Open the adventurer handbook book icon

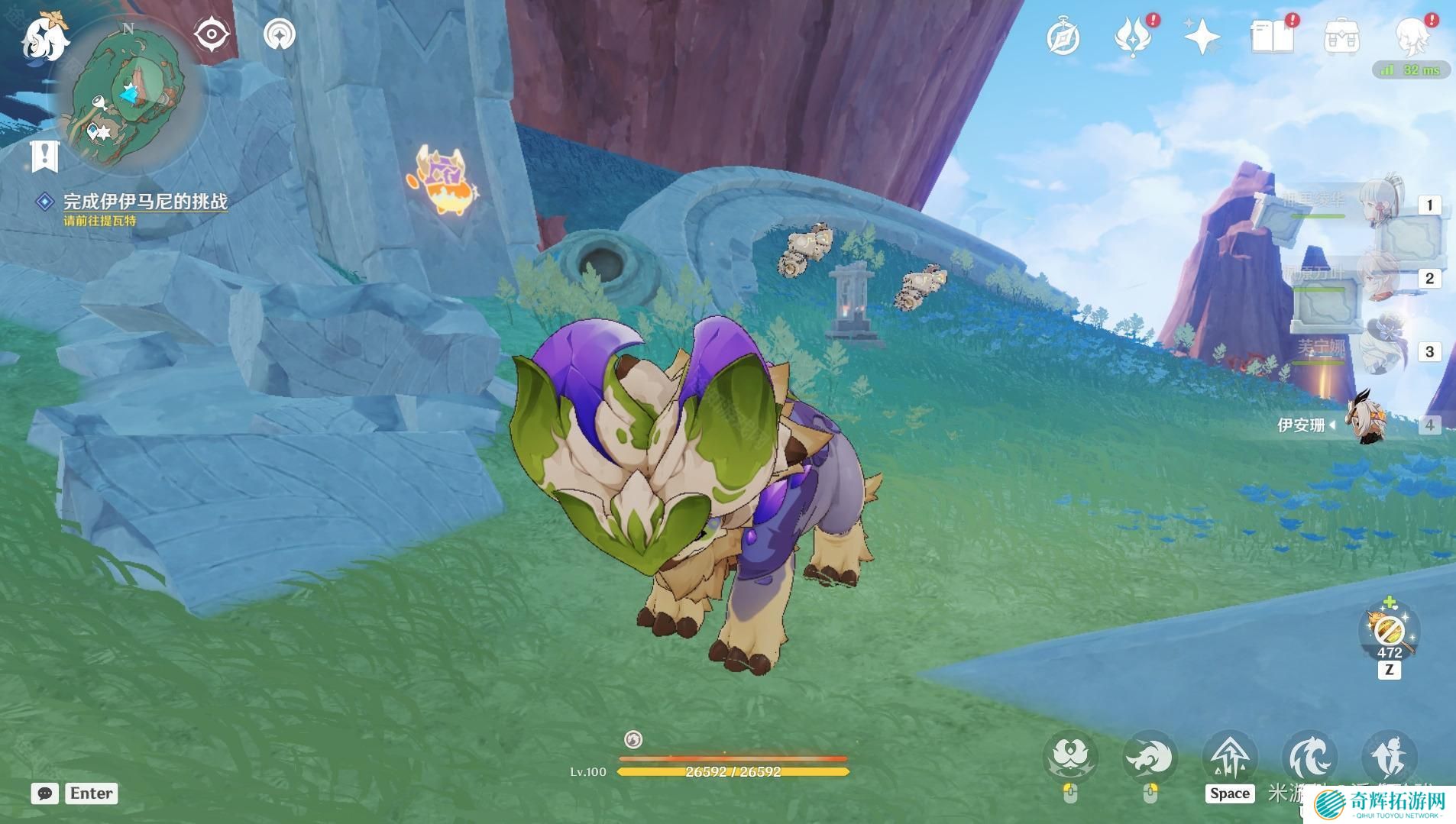tap(1272, 37)
